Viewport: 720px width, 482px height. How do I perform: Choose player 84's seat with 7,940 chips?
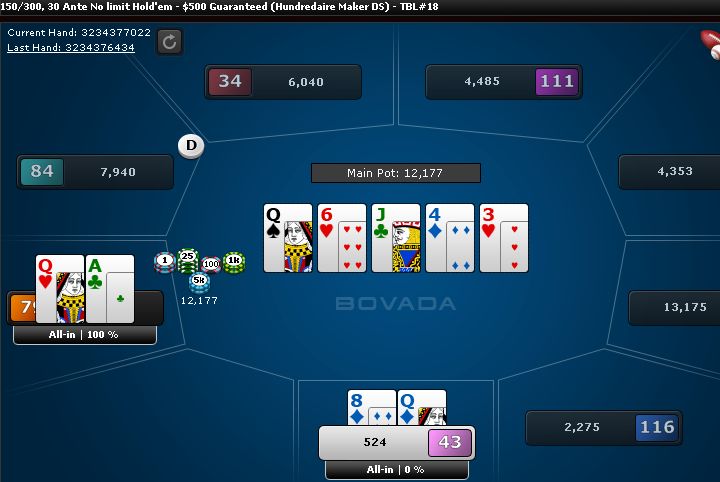click(x=95, y=172)
